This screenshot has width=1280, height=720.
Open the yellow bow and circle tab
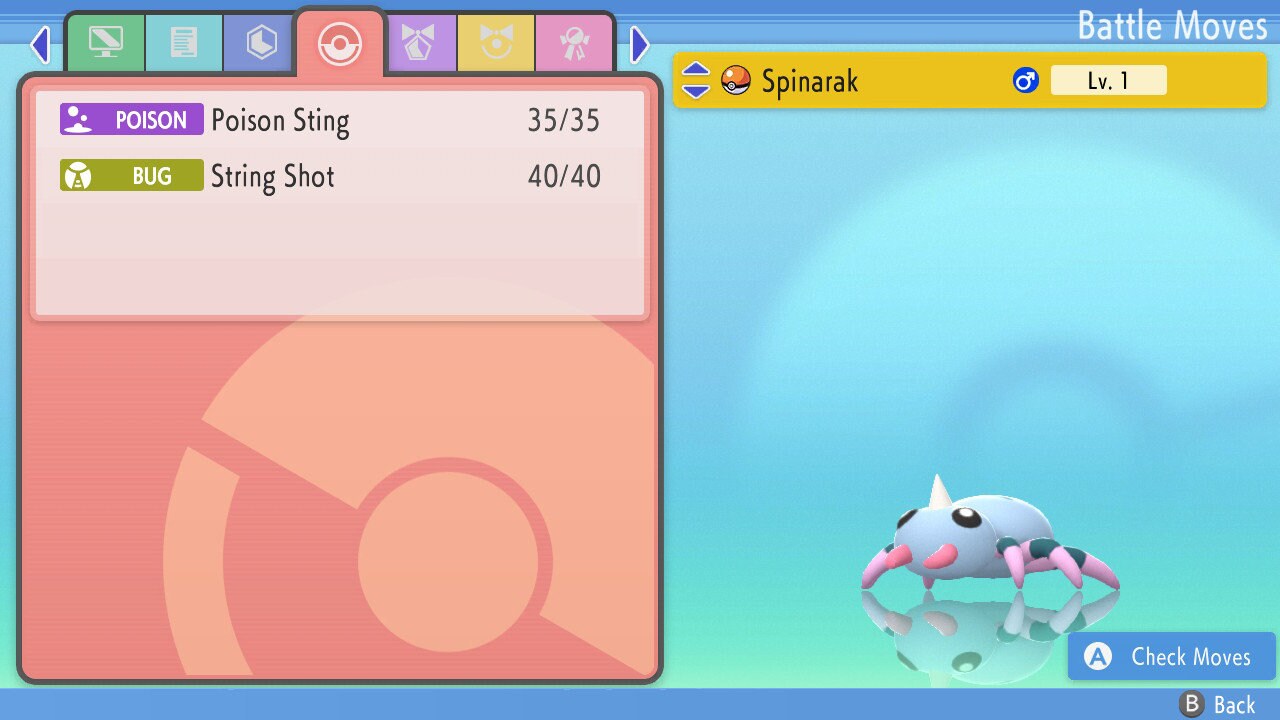pyautogui.click(x=496, y=43)
